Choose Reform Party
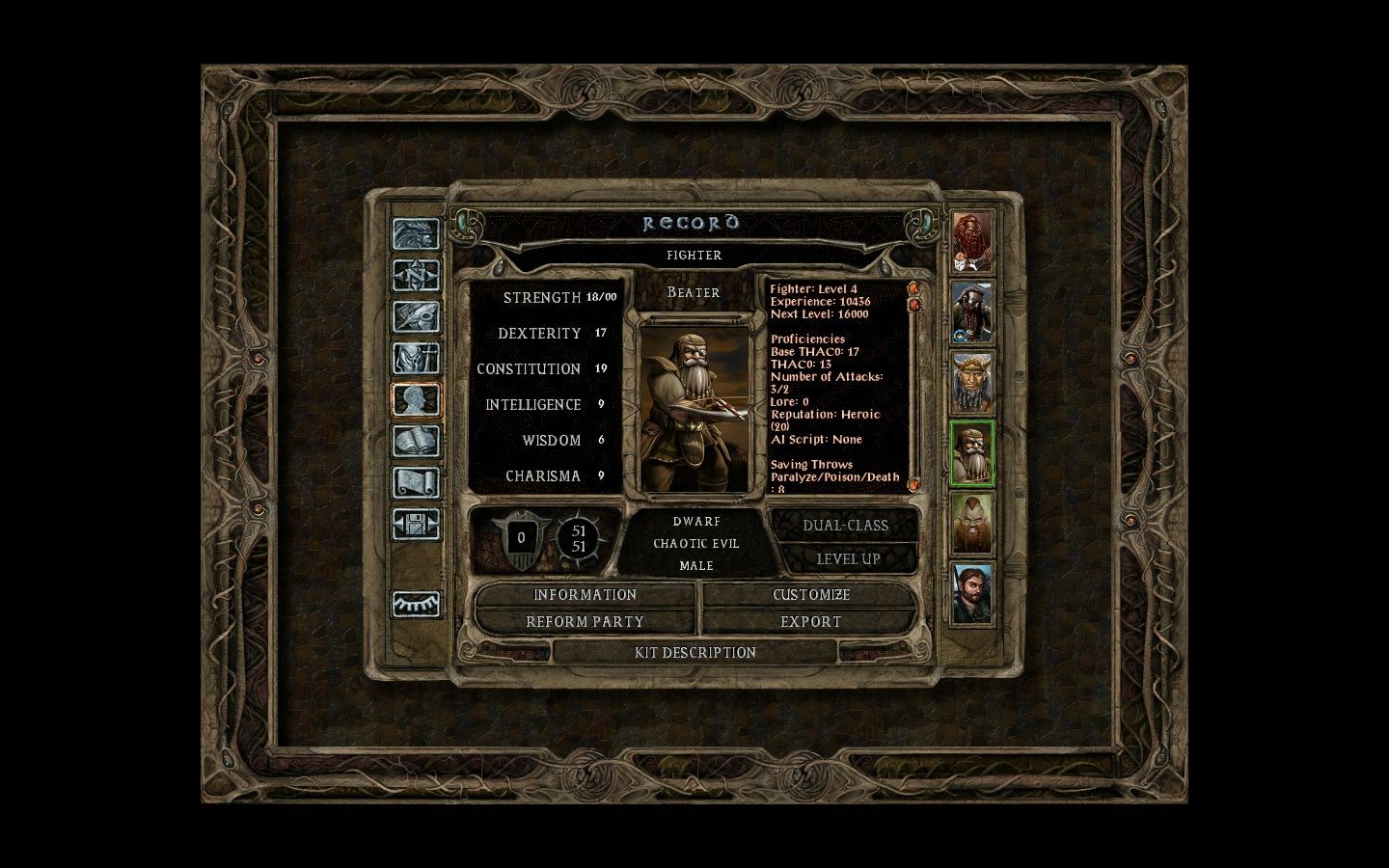Image resolution: width=1389 pixels, height=868 pixels. point(585,622)
